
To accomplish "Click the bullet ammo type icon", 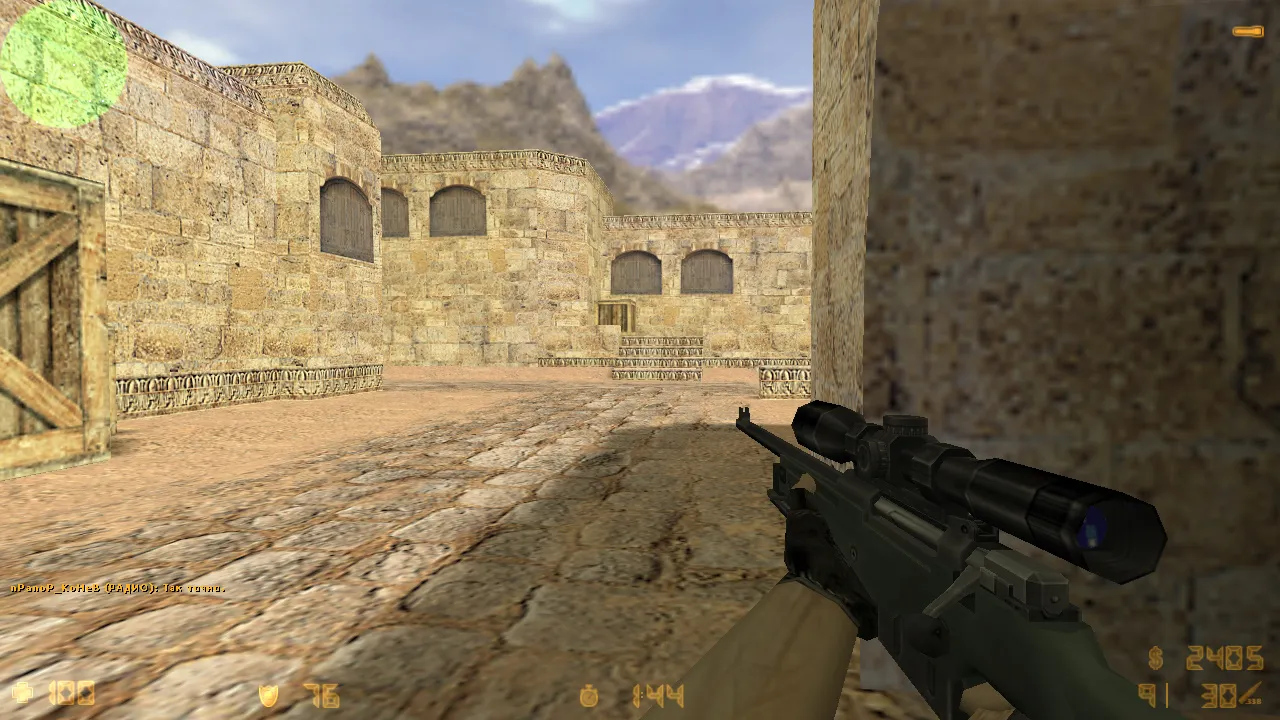I will (1251, 696).
